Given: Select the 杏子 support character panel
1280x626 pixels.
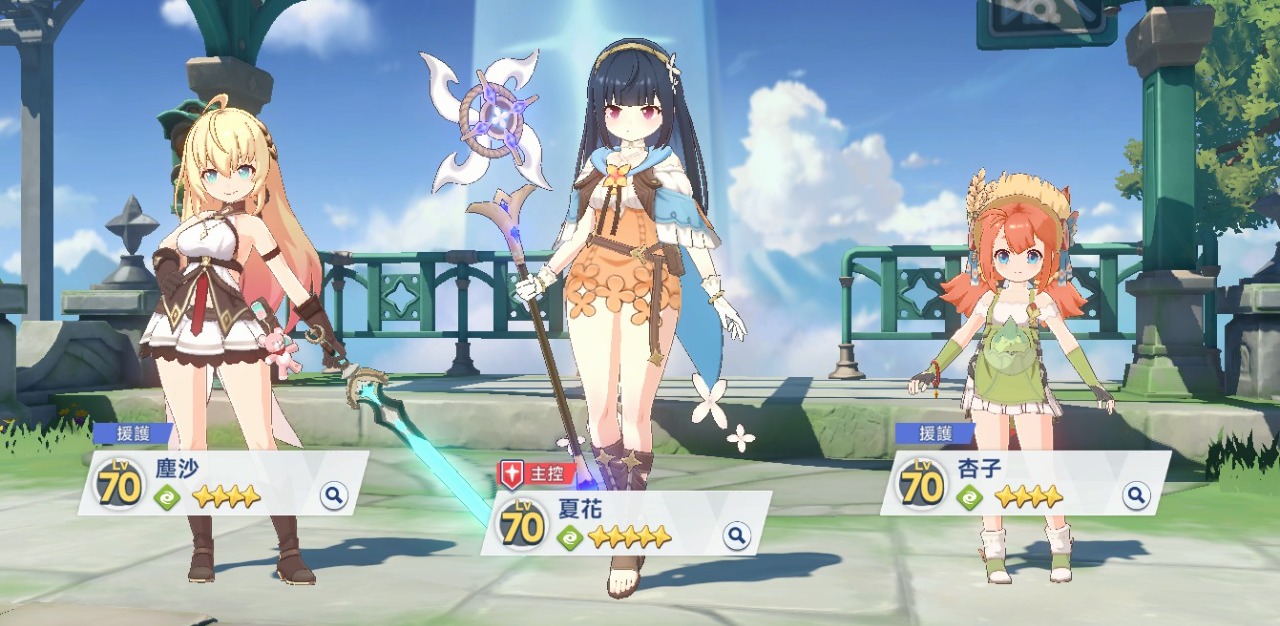Looking at the screenshot, I should click(x=1025, y=483).
